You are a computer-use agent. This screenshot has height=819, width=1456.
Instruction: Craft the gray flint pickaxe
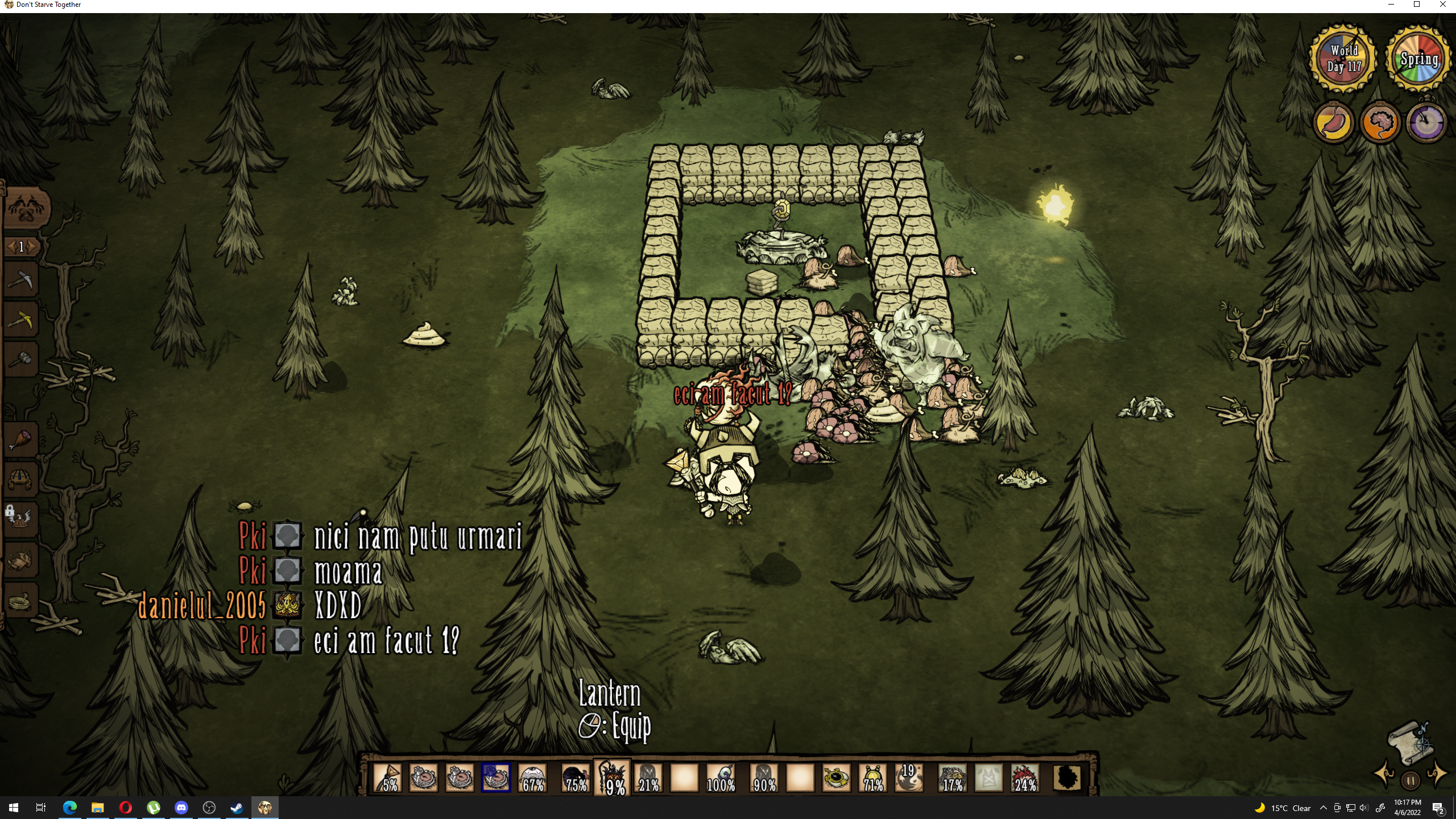click(x=21, y=280)
